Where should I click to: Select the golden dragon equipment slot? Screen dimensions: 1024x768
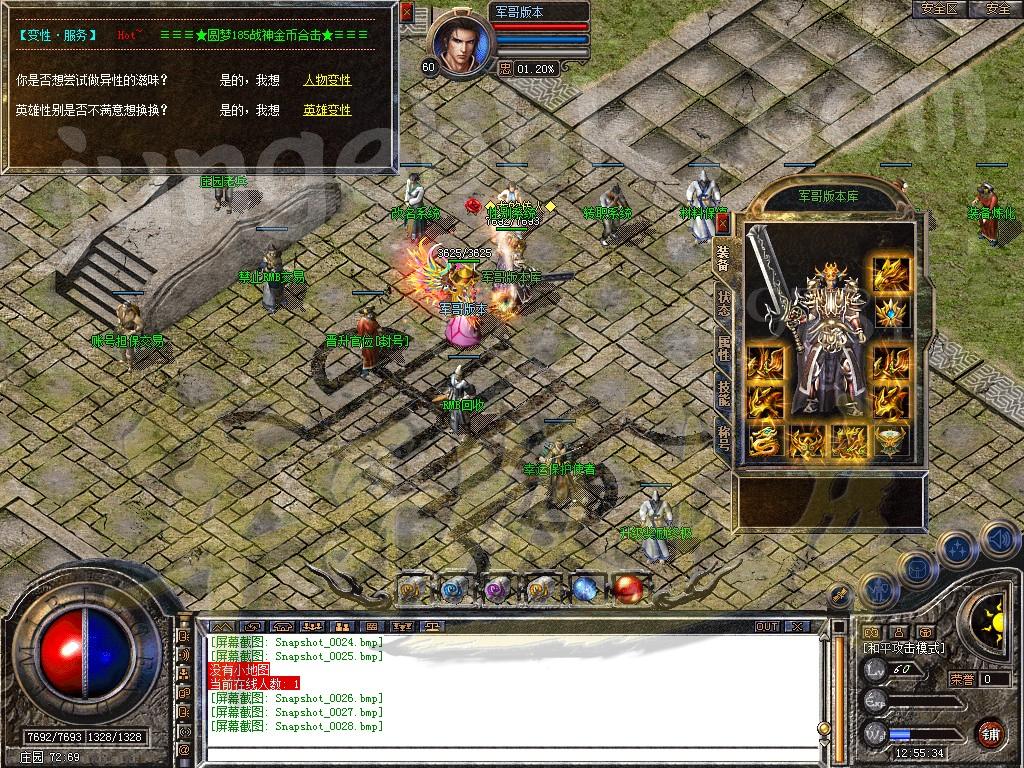(764, 440)
